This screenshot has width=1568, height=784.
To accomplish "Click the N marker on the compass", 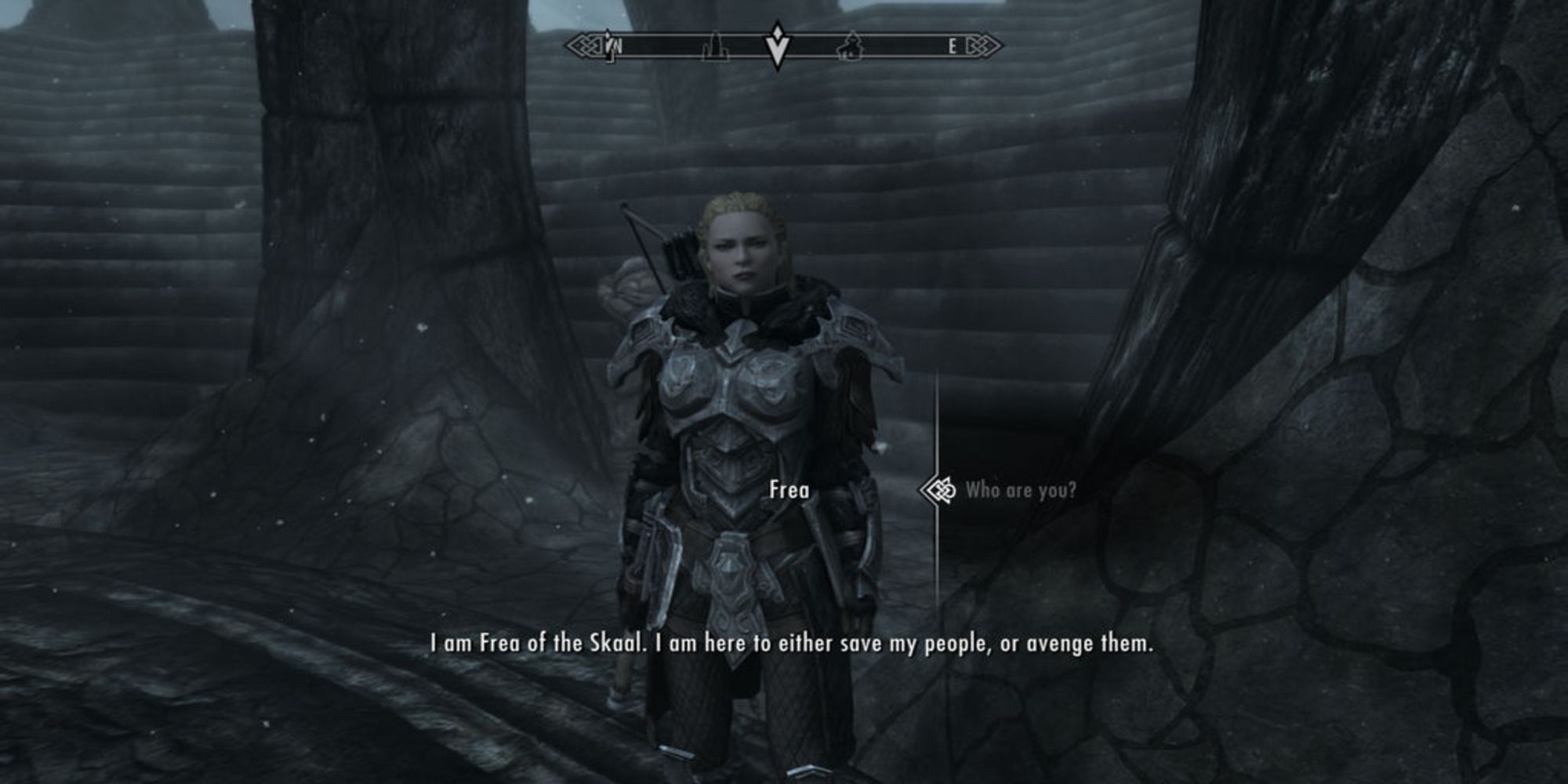I will click(617, 45).
